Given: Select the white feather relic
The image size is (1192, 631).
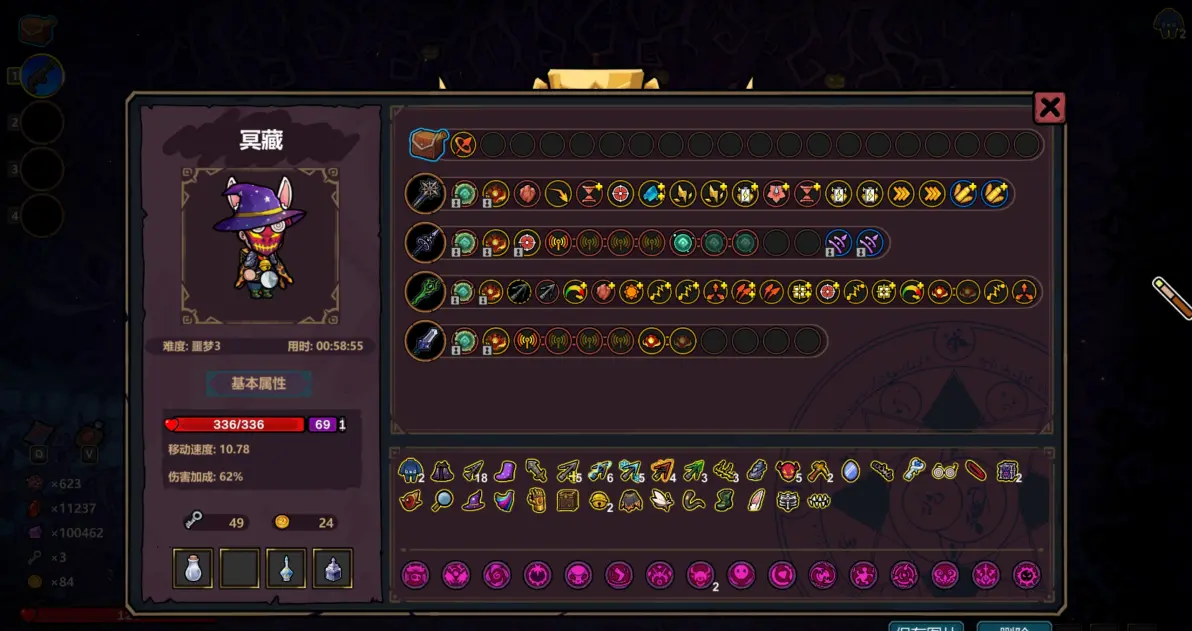Looking at the screenshot, I should (x=756, y=501).
